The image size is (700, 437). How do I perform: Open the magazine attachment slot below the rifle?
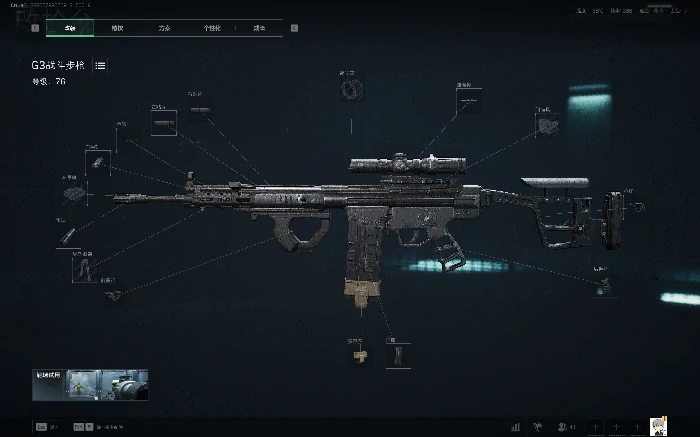click(x=401, y=354)
